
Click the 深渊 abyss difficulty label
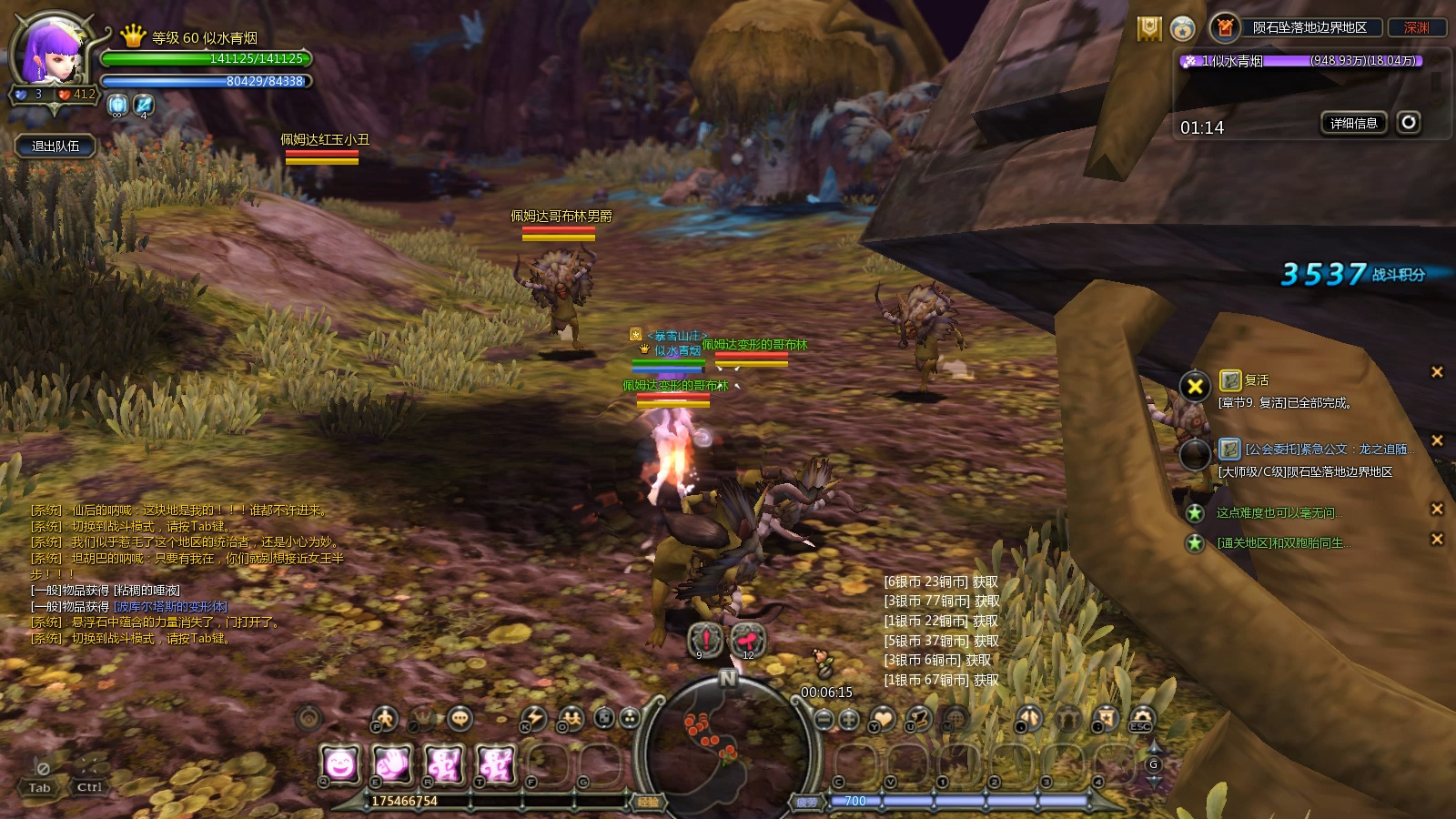(1416, 28)
